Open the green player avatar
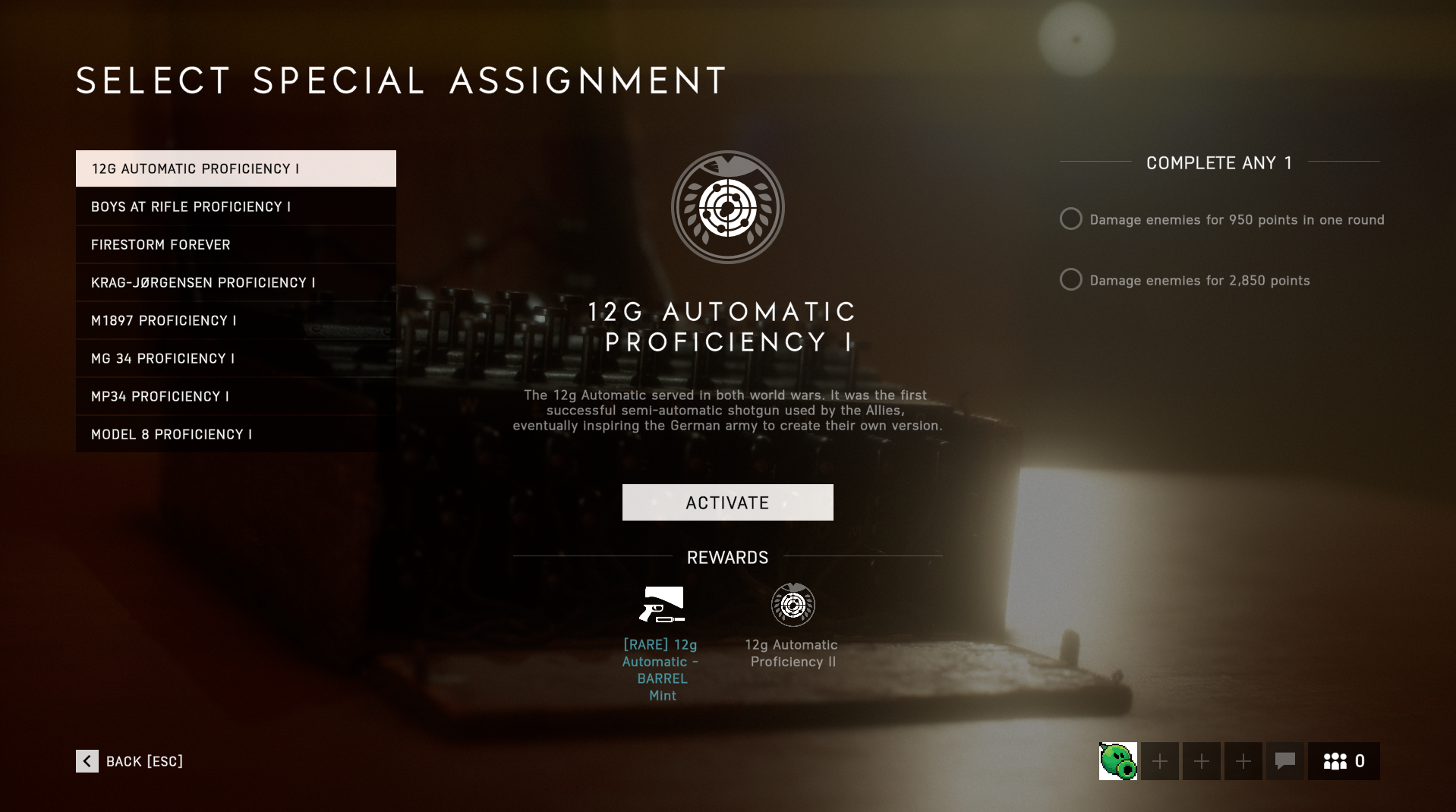1456x812 pixels. [1117, 761]
